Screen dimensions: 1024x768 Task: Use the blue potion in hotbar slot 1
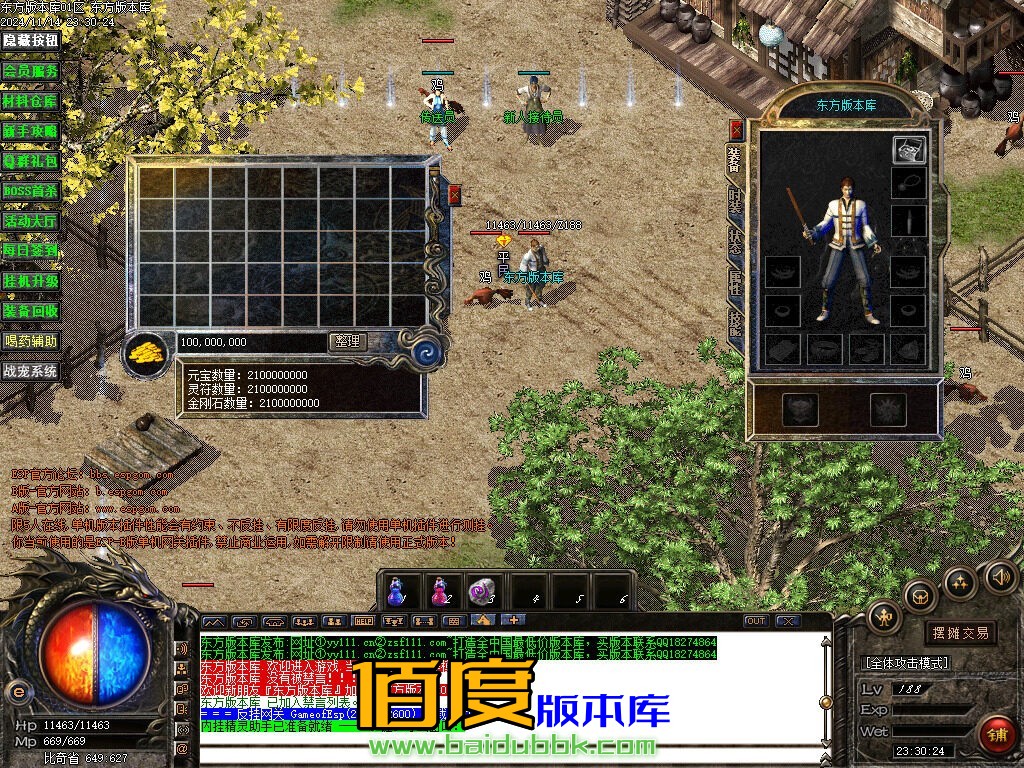coord(397,591)
